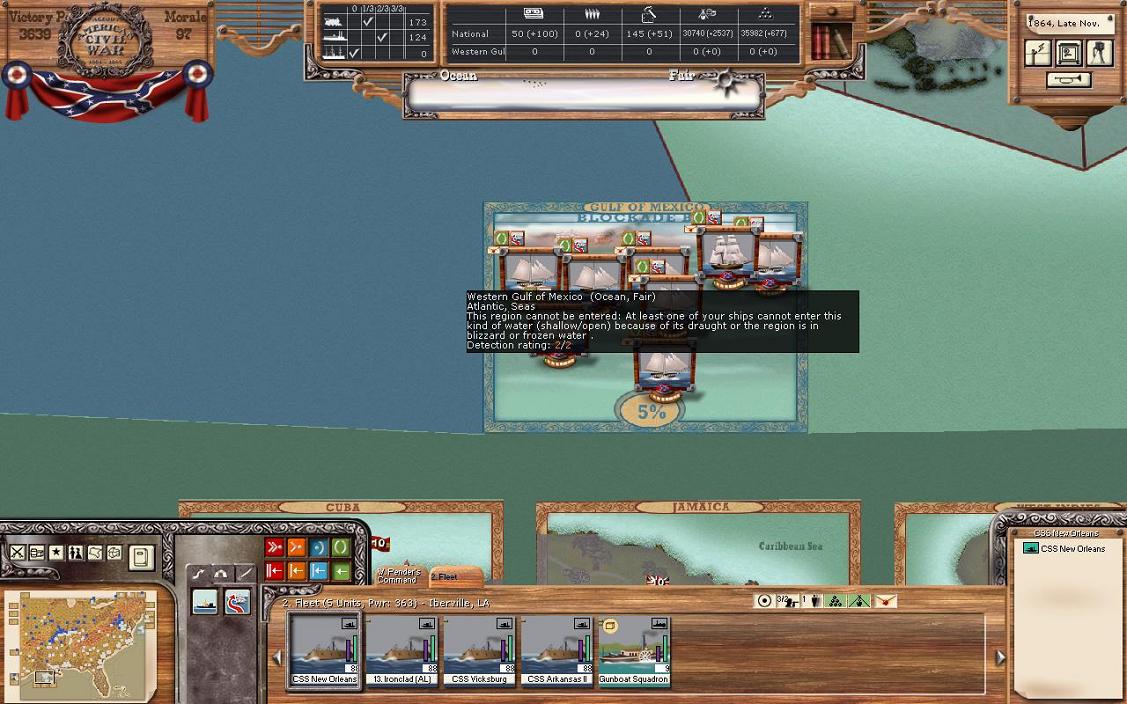
Task: Select the Gunboat Squadron unit card
Action: 634,650
